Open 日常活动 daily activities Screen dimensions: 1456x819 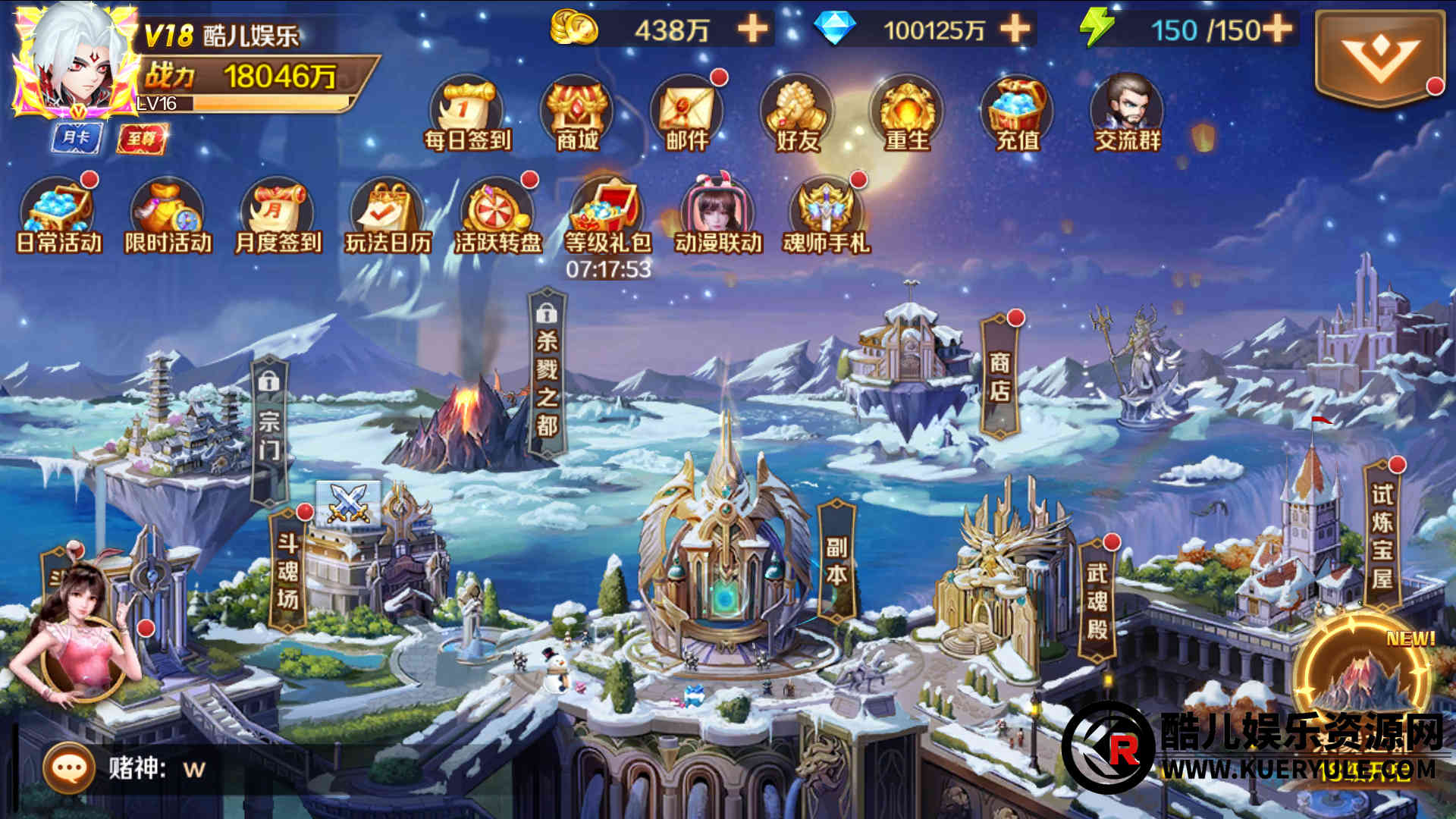58,215
